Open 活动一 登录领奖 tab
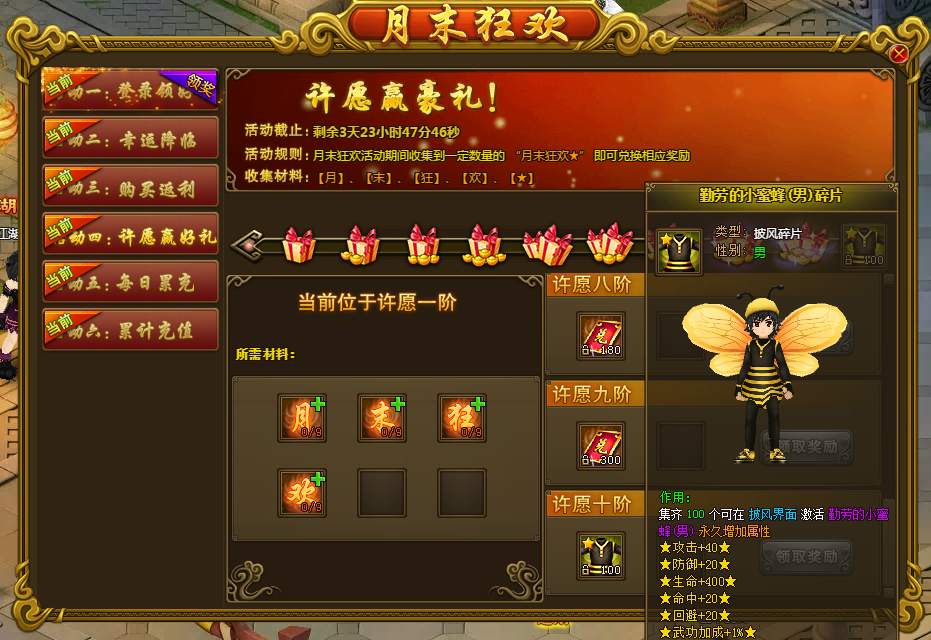The height and width of the screenshot is (640, 931). click(130, 88)
